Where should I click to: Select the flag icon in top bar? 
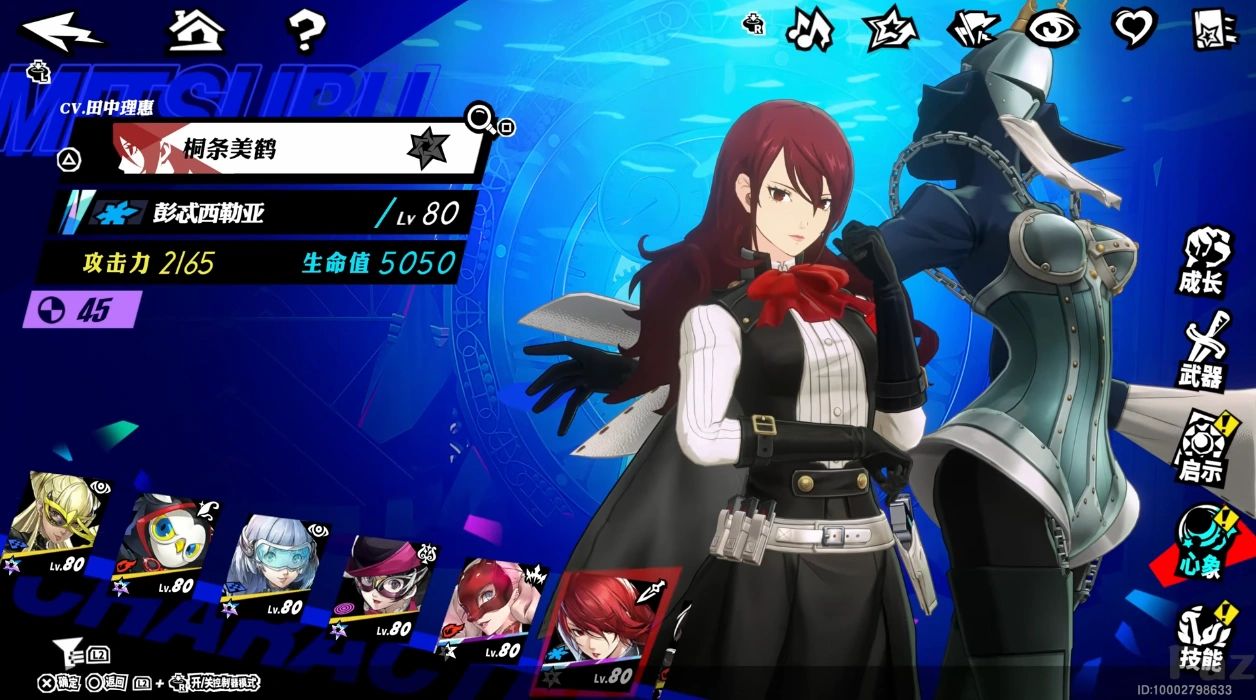[x=972, y=29]
